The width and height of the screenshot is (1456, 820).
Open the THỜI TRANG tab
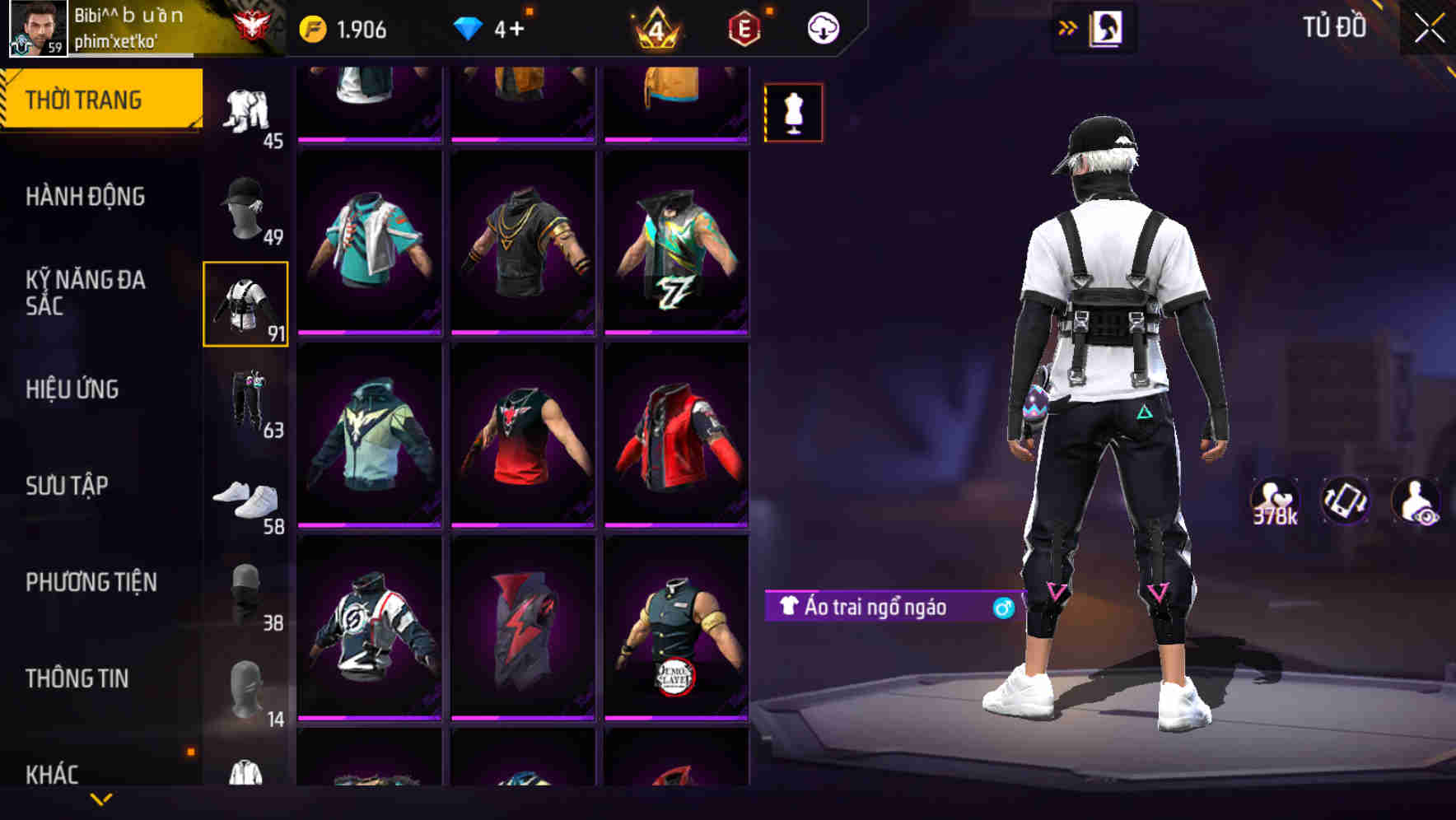click(x=86, y=98)
